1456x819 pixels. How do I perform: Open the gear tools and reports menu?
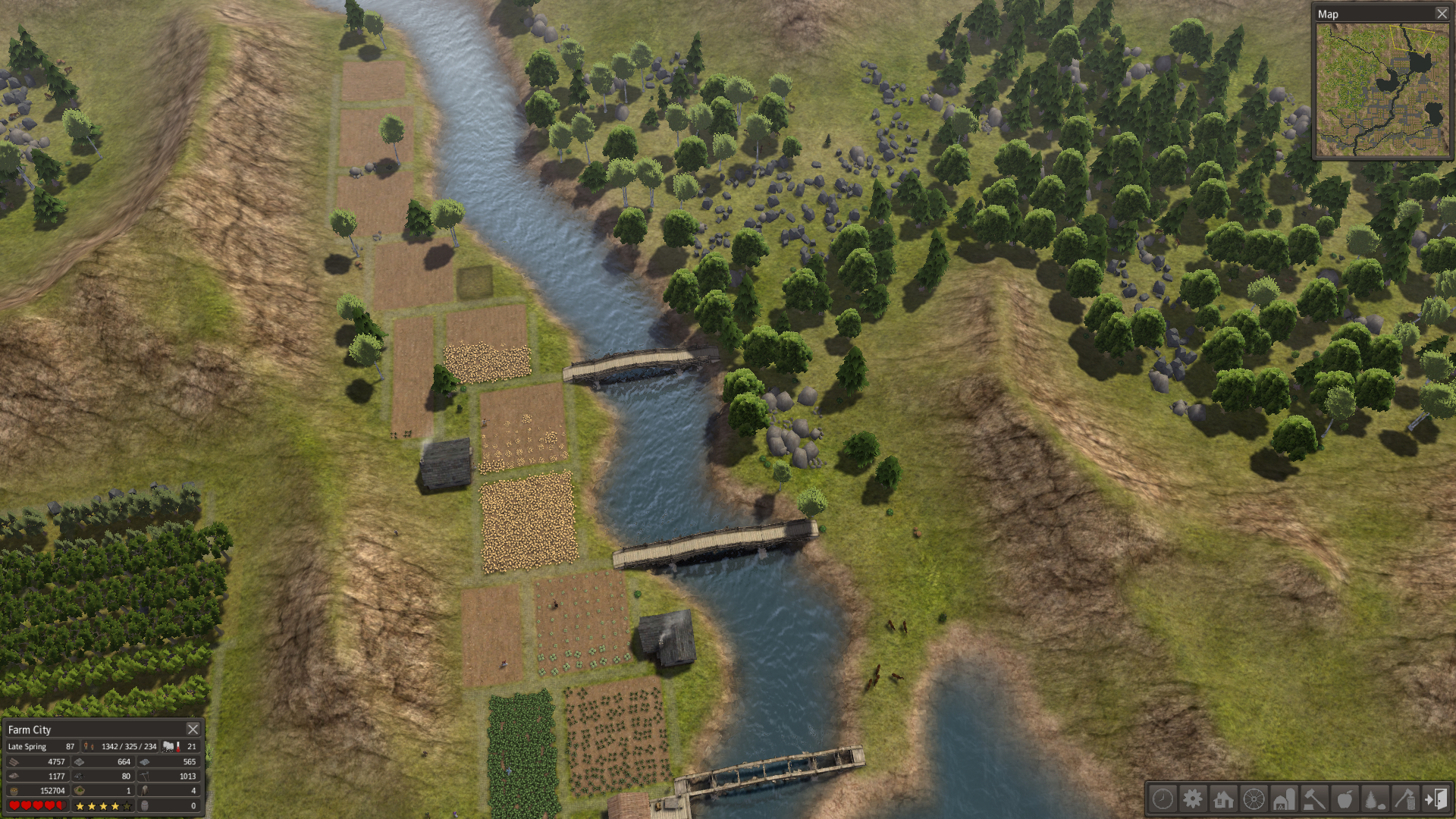[x=1193, y=799]
